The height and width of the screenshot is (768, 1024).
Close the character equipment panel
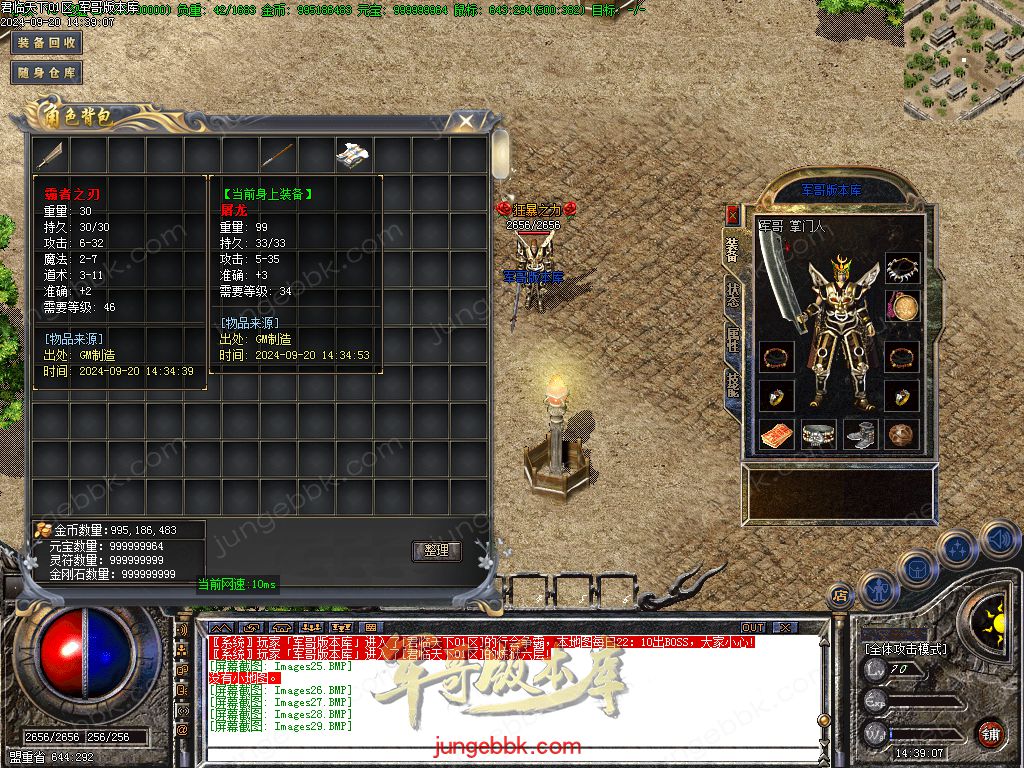(x=732, y=213)
